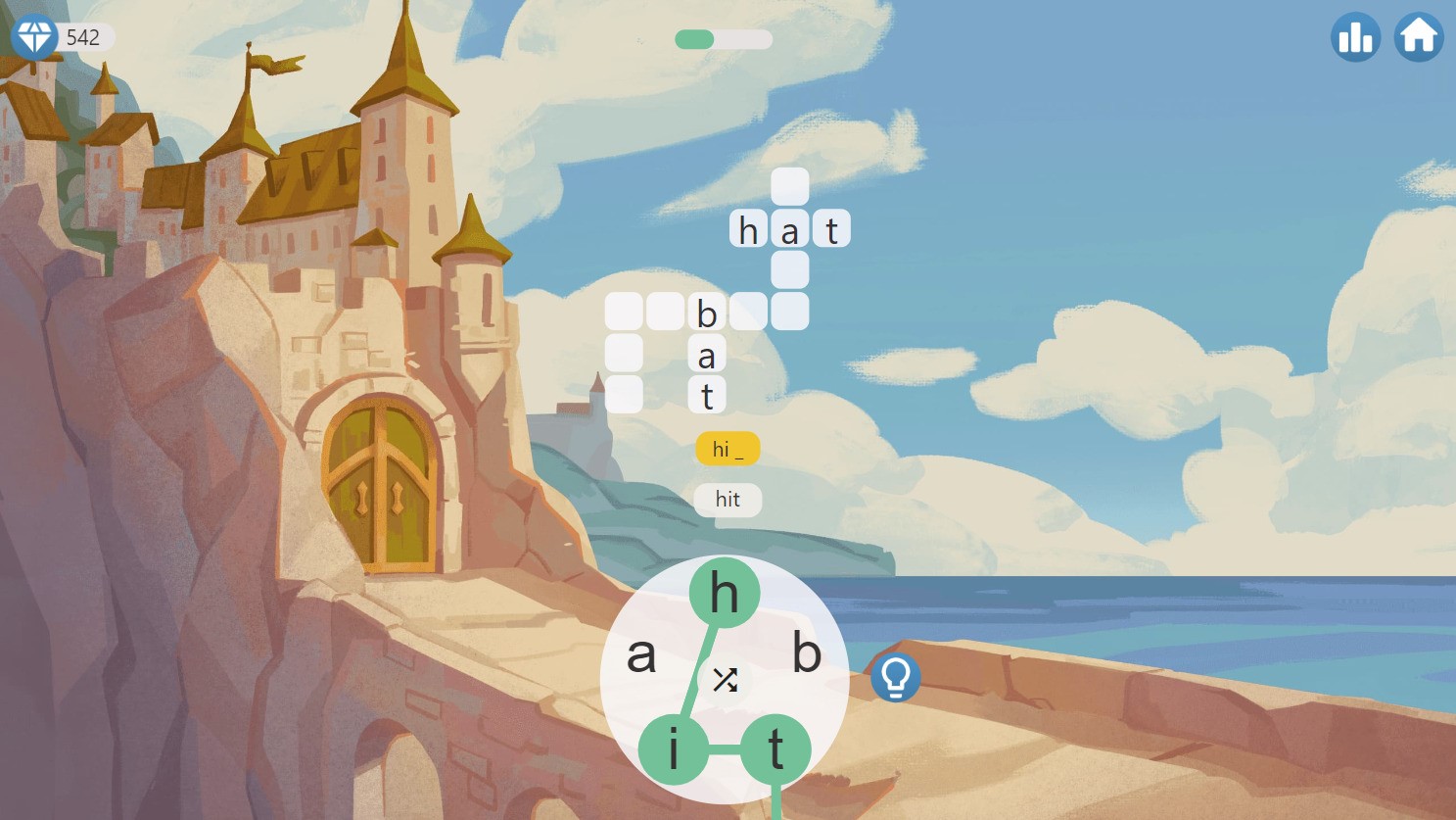The image size is (1456, 820).
Task: Open the statistics bar chart icon
Action: click(x=1355, y=37)
